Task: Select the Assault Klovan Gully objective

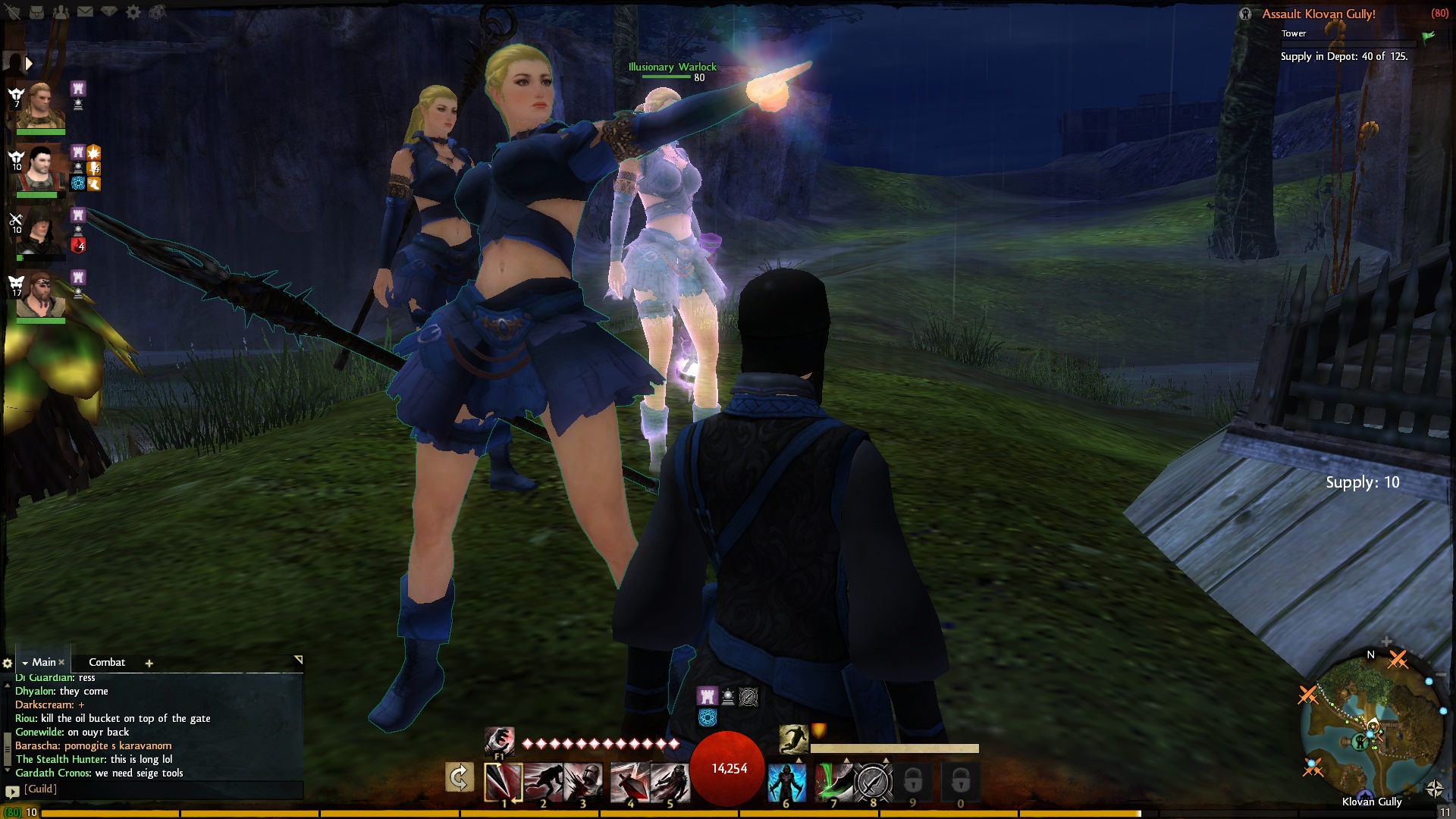Action: [1318, 14]
